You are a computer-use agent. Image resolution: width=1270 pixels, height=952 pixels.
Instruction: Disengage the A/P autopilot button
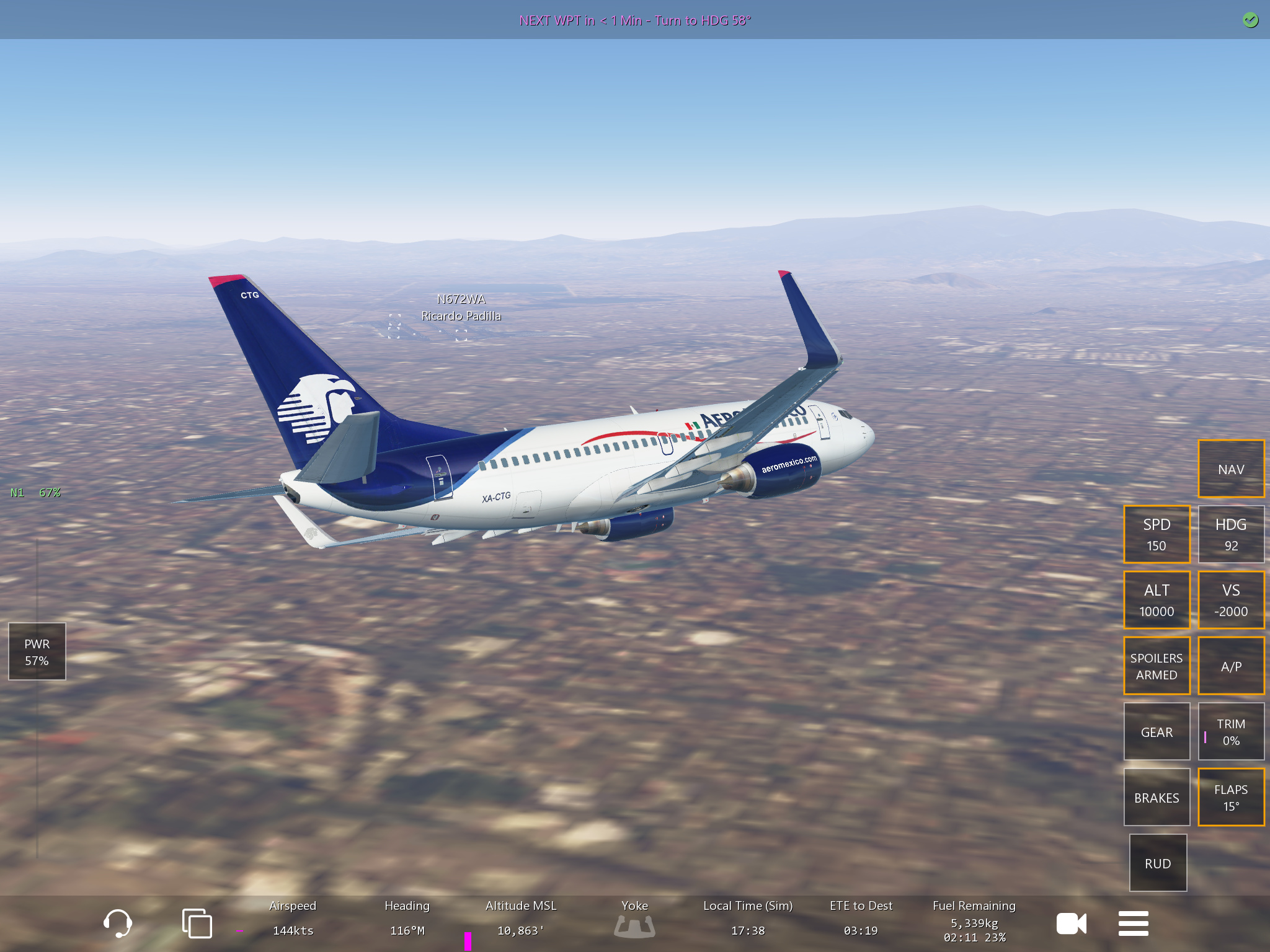coord(1230,666)
